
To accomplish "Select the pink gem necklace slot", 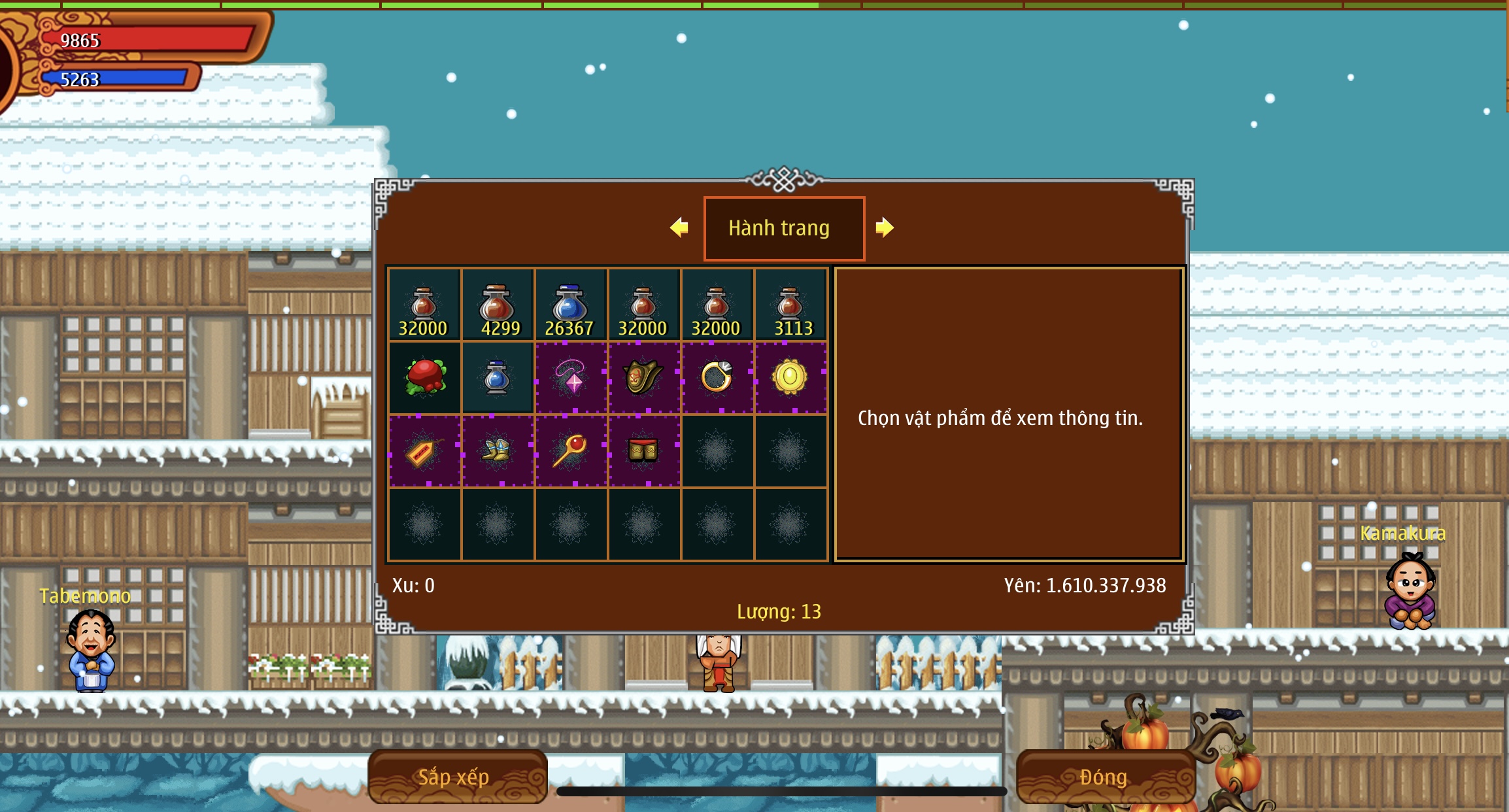I will (571, 377).
